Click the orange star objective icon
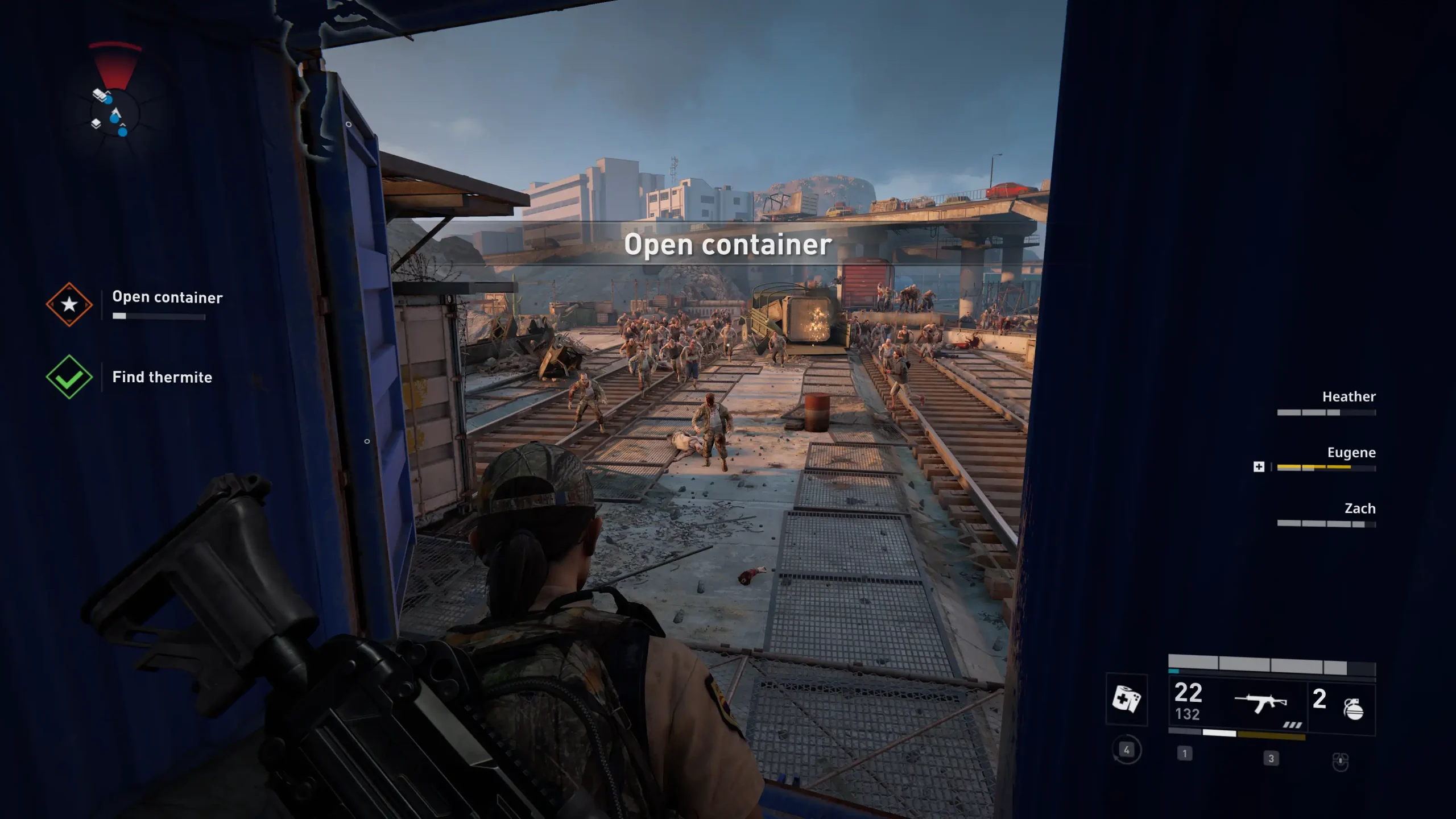The width and height of the screenshot is (1456, 819). click(x=69, y=304)
